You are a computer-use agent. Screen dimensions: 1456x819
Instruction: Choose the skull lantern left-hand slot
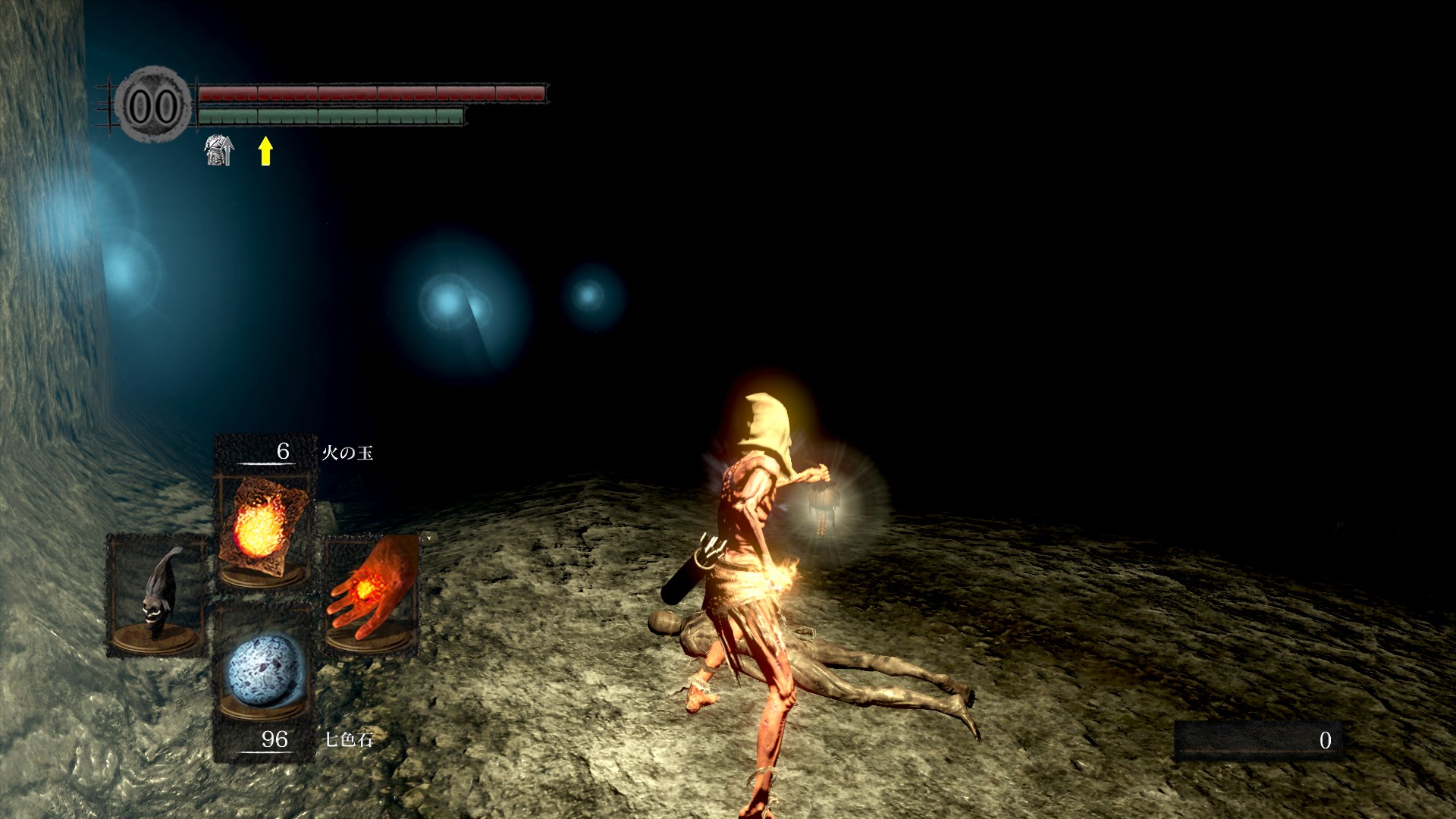[158, 595]
